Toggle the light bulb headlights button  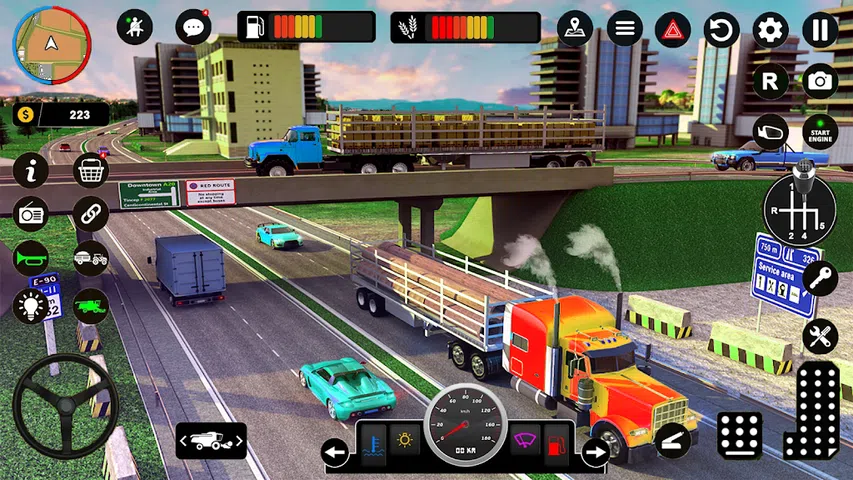pos(31,304)
